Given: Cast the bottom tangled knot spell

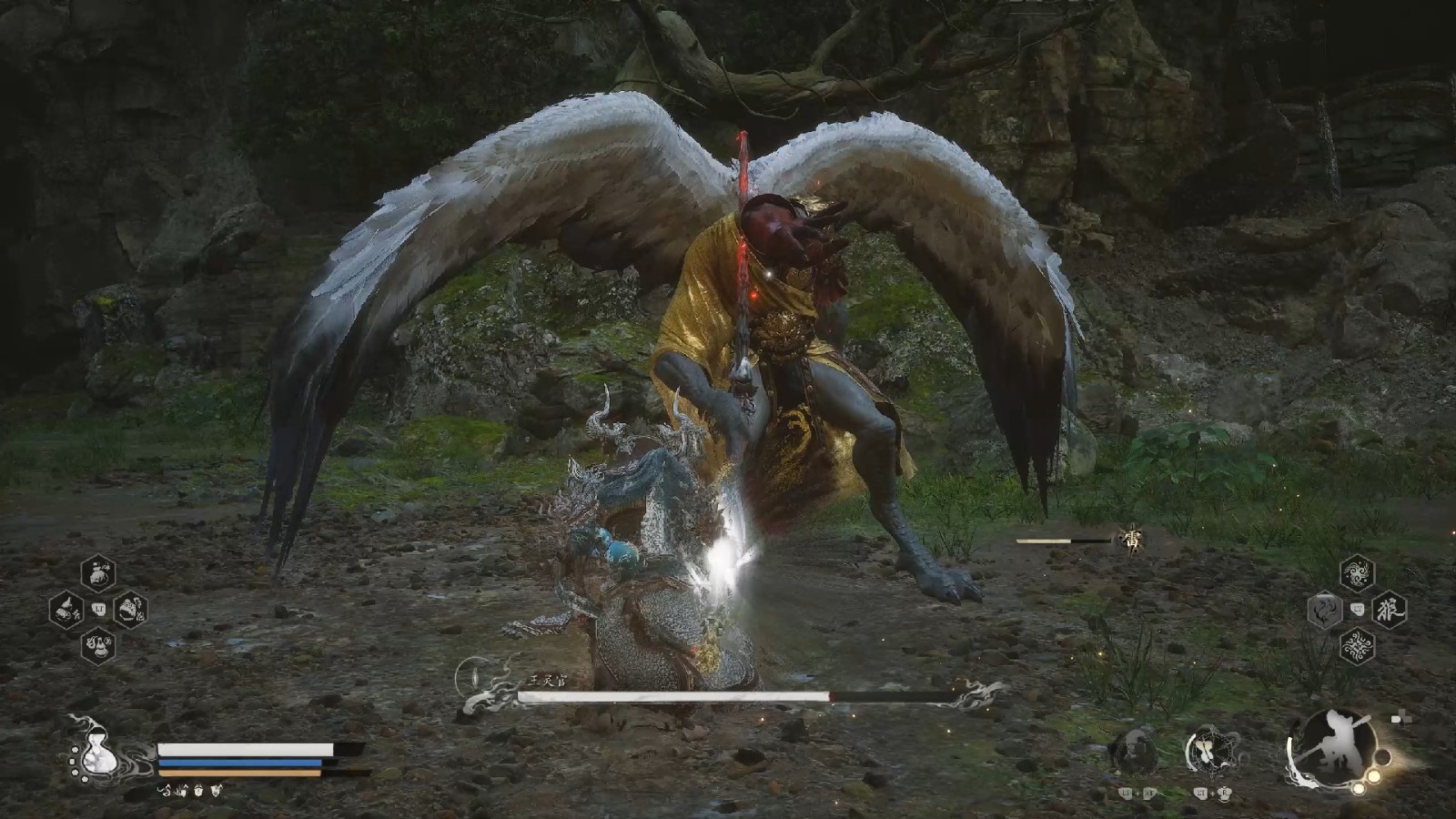Looking at the screenshot, I should tap(1357, 646).
